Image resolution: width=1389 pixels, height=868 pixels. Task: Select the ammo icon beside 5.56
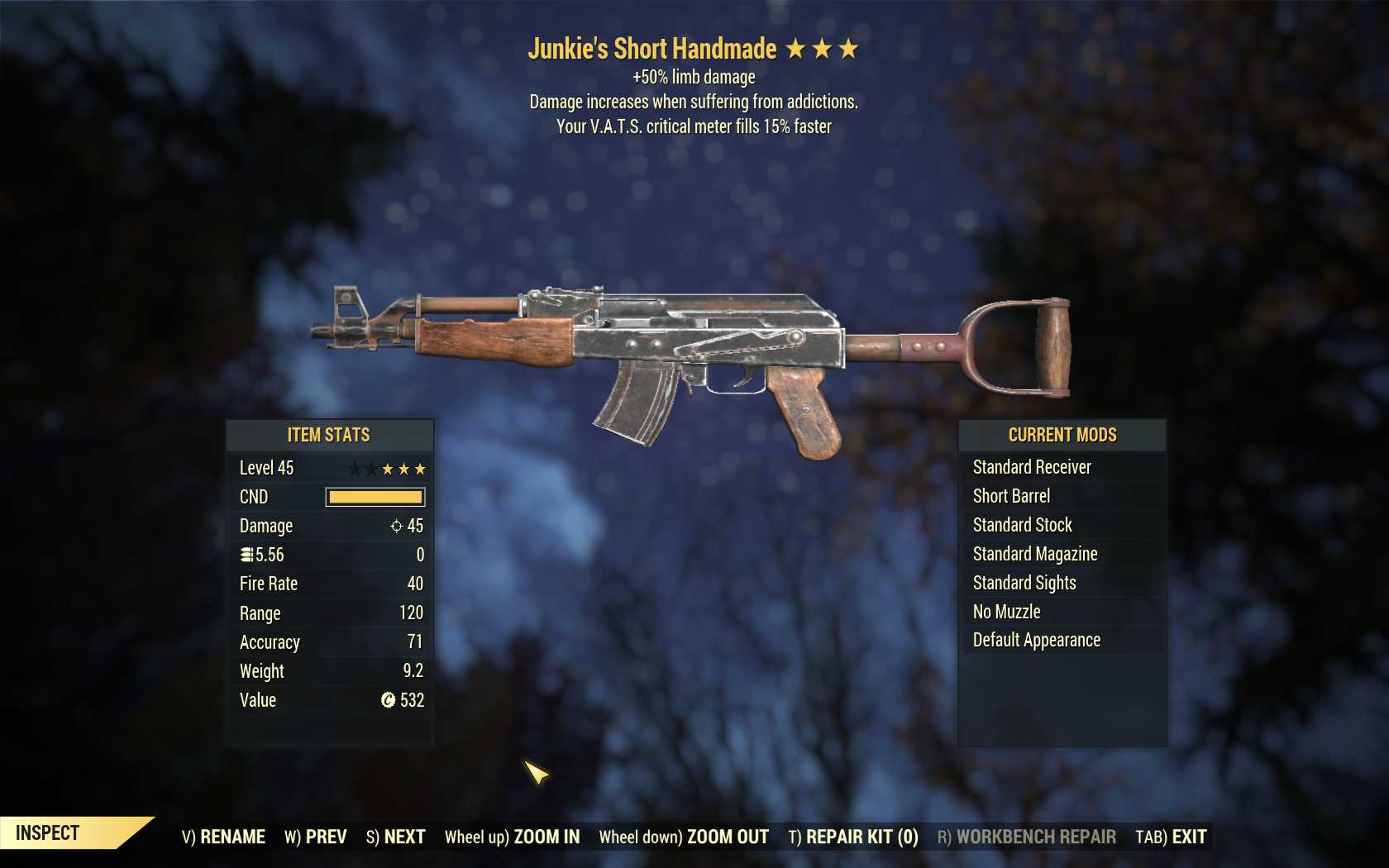[x=246, y=555]
